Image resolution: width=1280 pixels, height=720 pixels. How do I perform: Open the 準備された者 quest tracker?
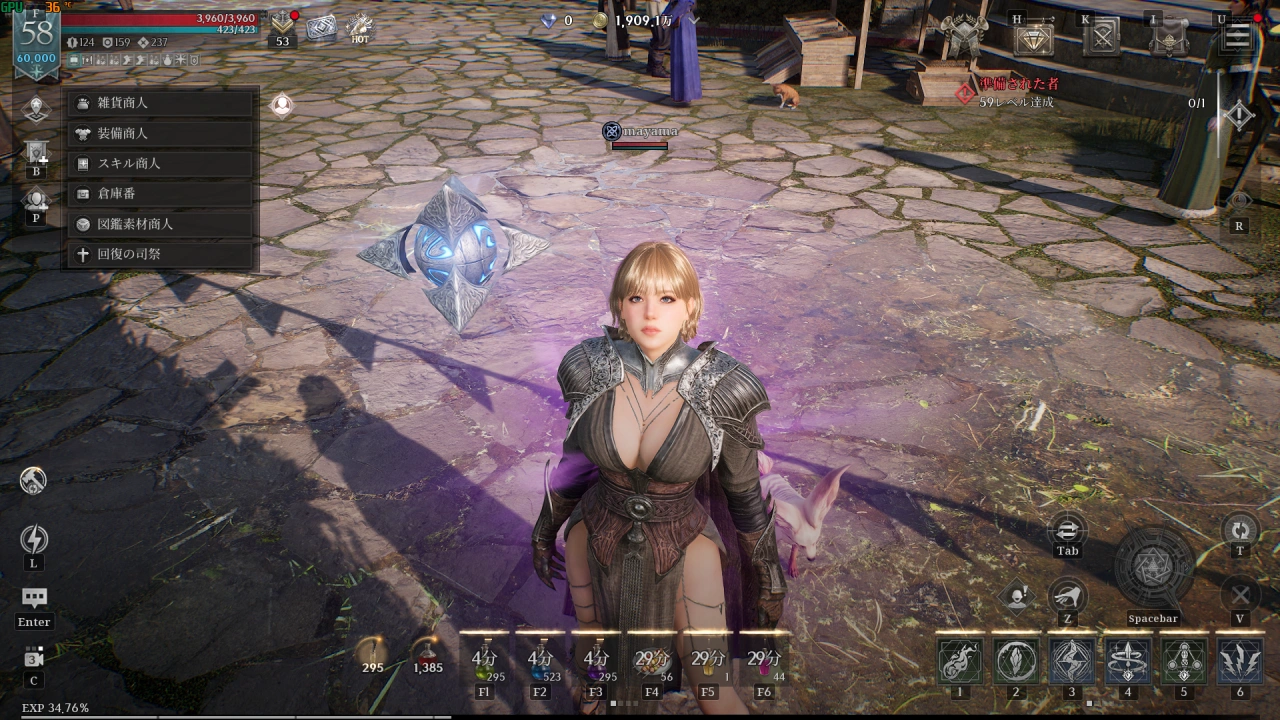click(x=1018, y=93)
